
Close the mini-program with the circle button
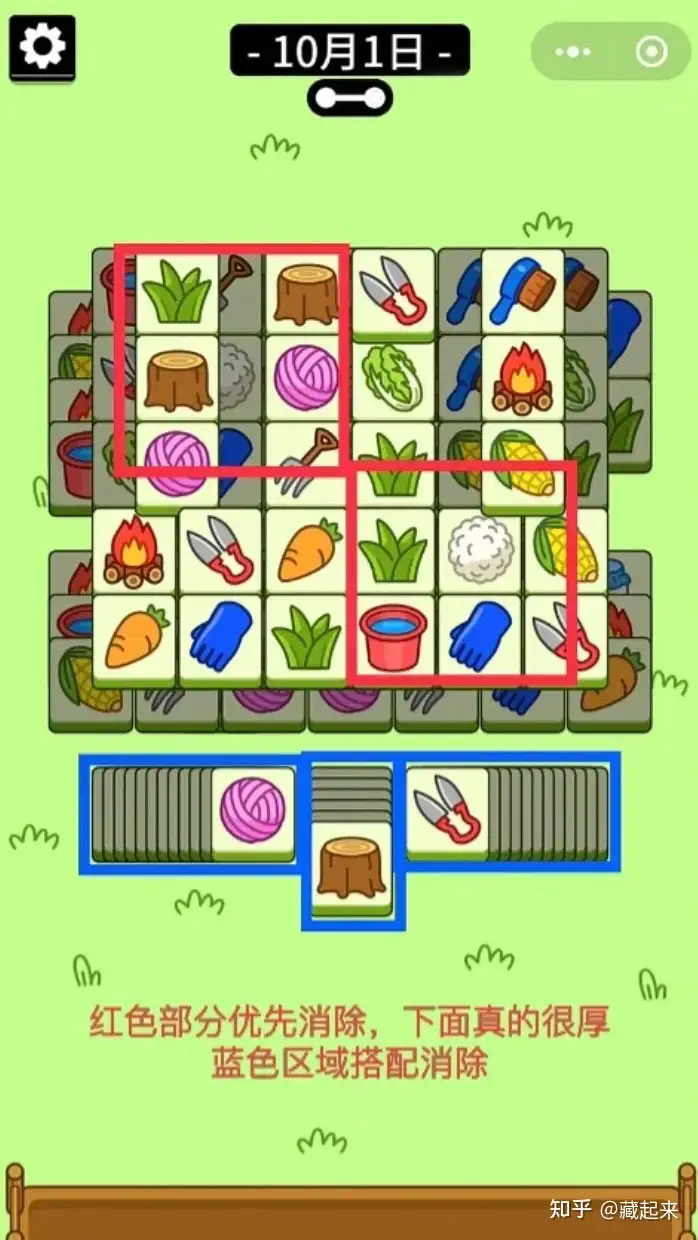651,51
